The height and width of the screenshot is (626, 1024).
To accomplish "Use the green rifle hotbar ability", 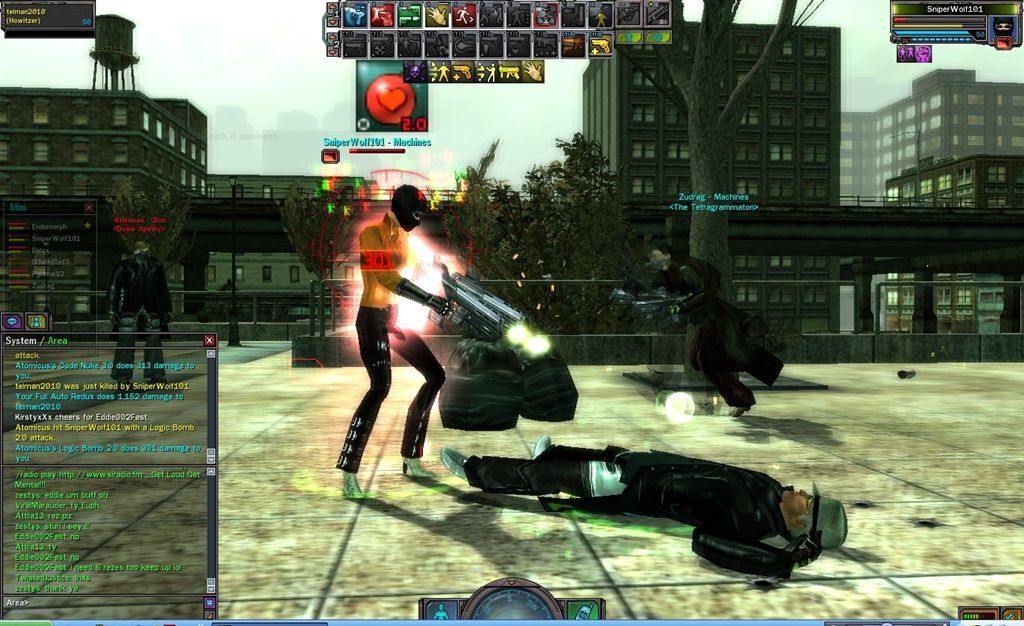I will click(409, 15).
